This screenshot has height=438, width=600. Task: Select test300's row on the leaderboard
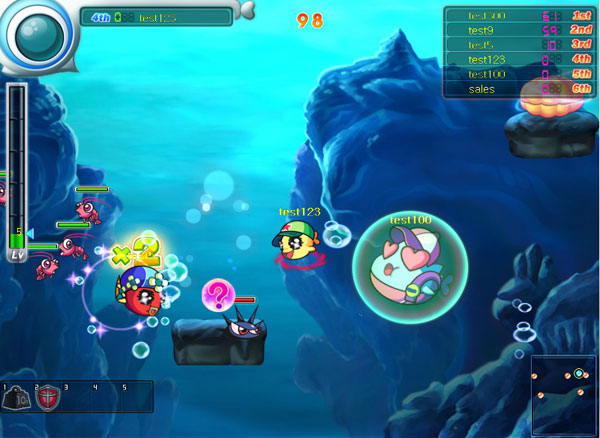pyautogui.click(x=518, y=15)
